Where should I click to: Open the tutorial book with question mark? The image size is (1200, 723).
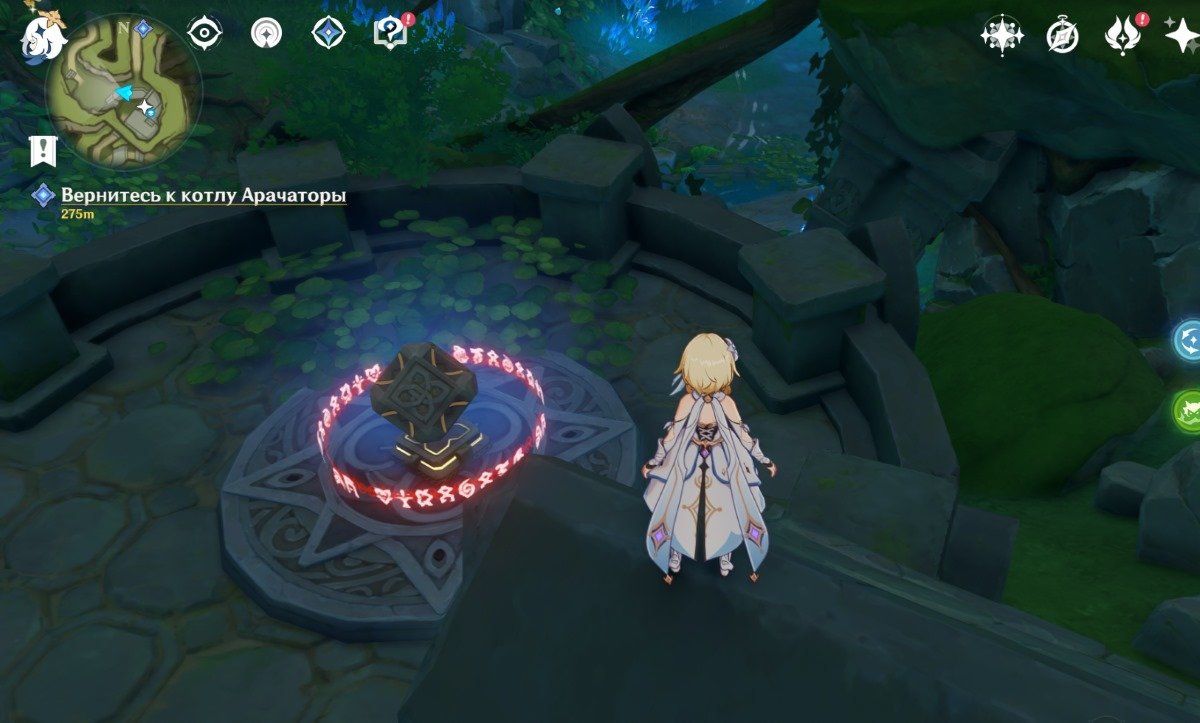[x=388, y=34]
